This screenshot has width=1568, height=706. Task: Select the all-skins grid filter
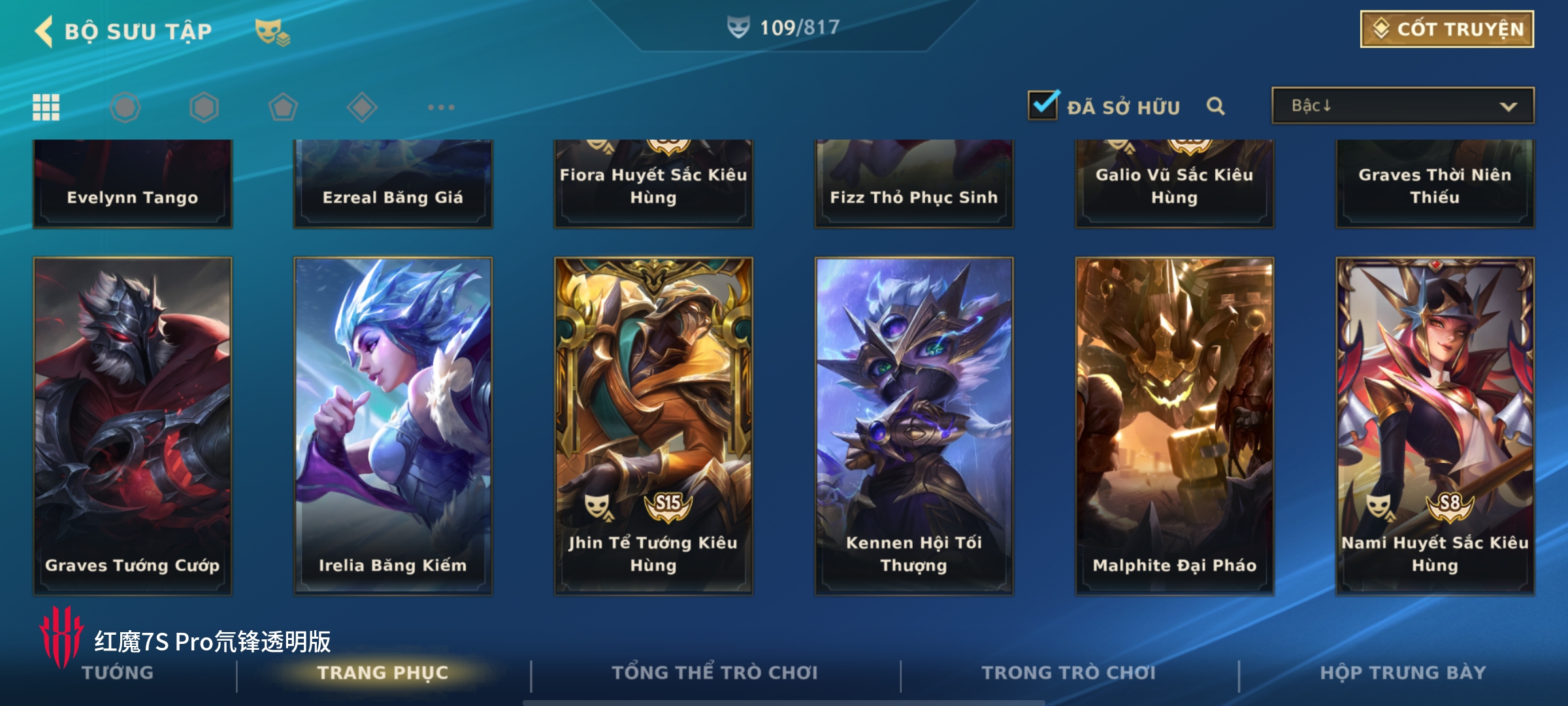[46, 107]
